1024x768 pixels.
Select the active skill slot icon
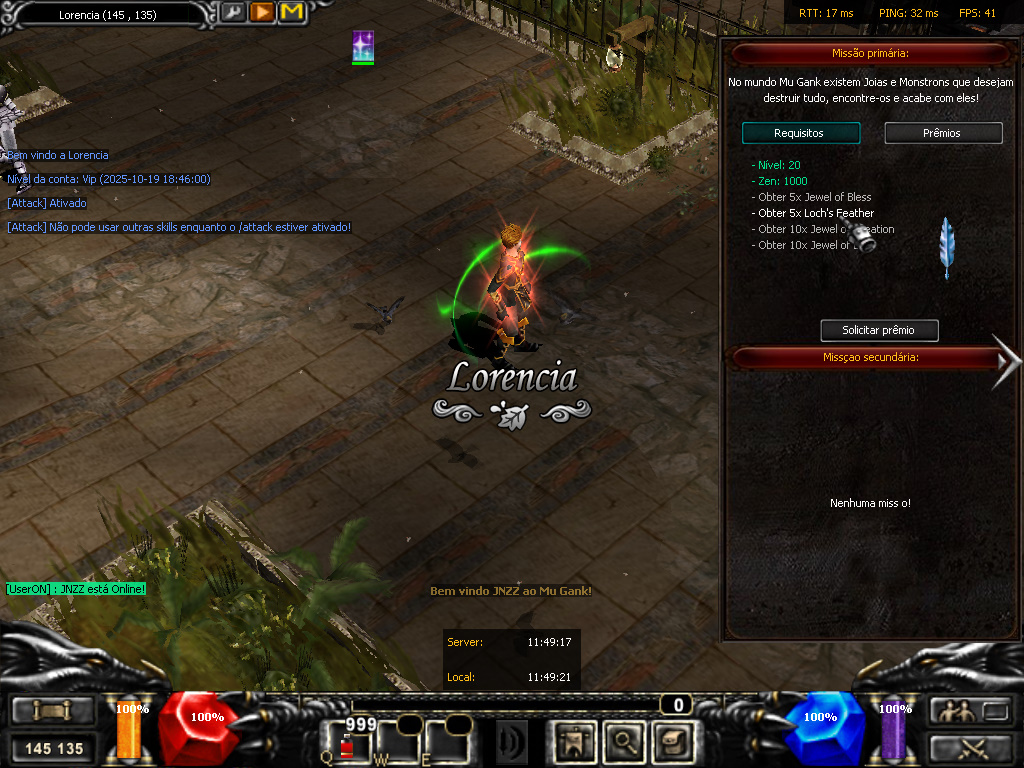point(511,742)
